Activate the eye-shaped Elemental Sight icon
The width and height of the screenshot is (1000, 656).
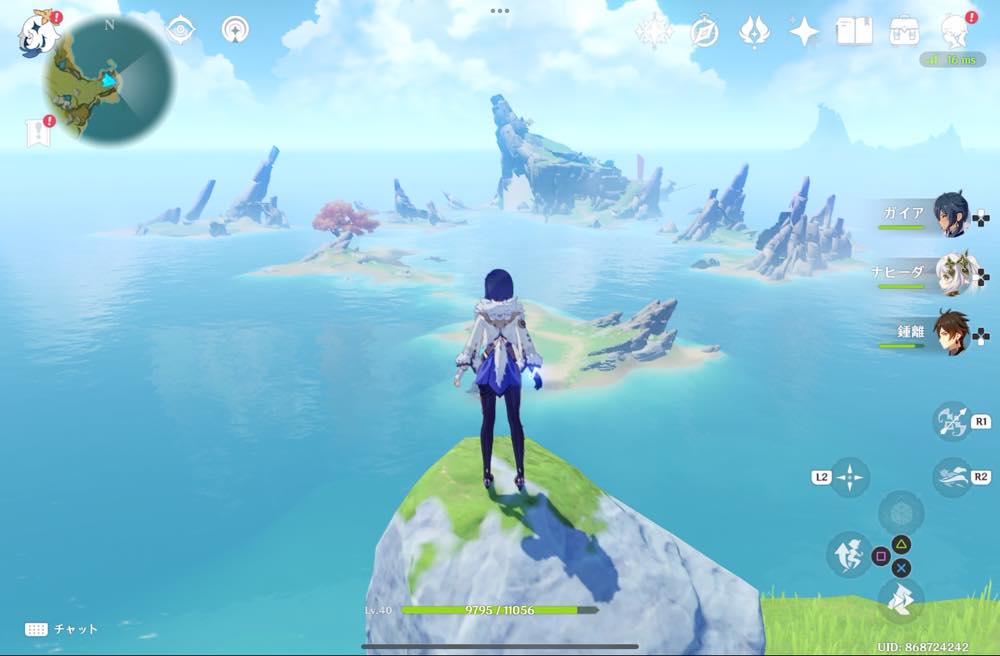coord(181,30)
